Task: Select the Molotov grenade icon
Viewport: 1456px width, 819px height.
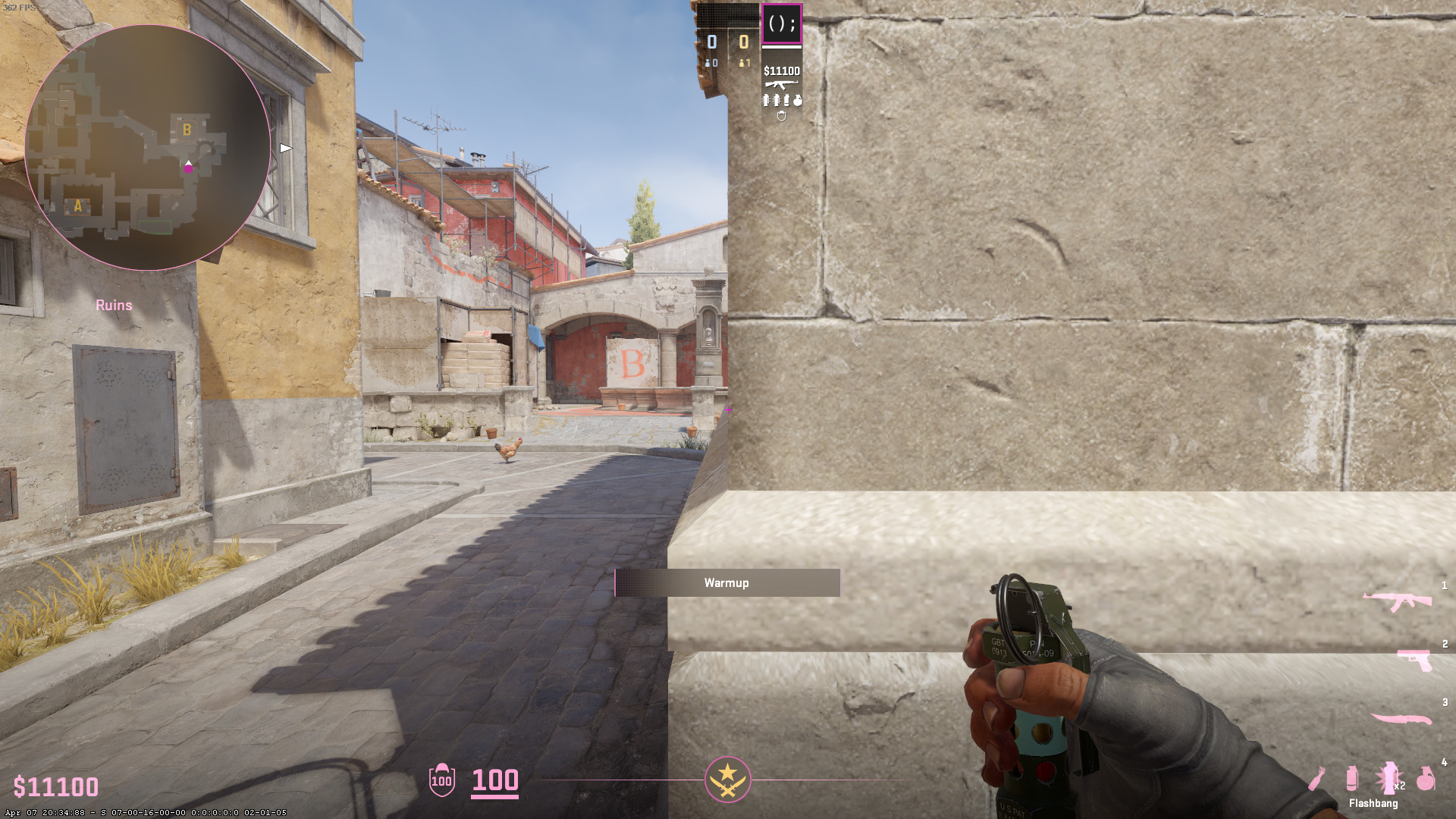Action: point(1317,778)
